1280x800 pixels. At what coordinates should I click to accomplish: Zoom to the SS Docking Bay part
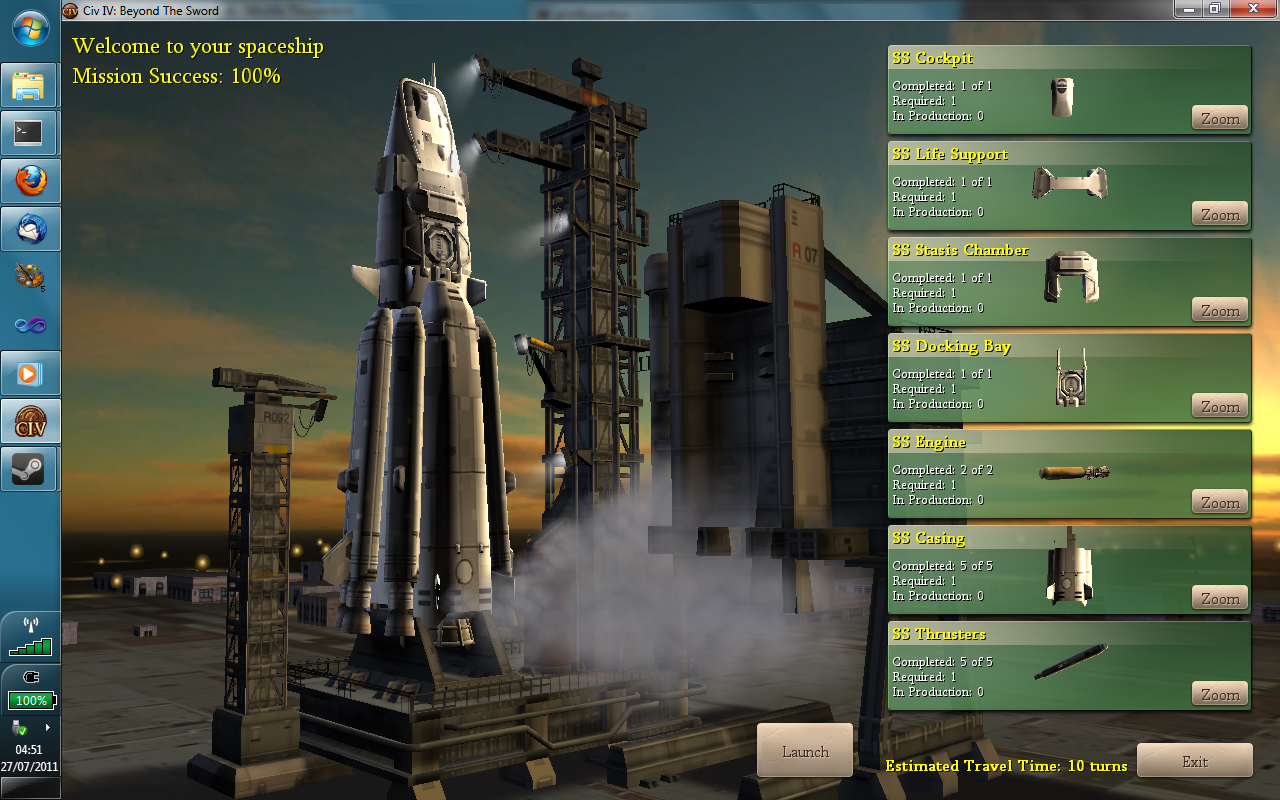[x=1220, y=406]
